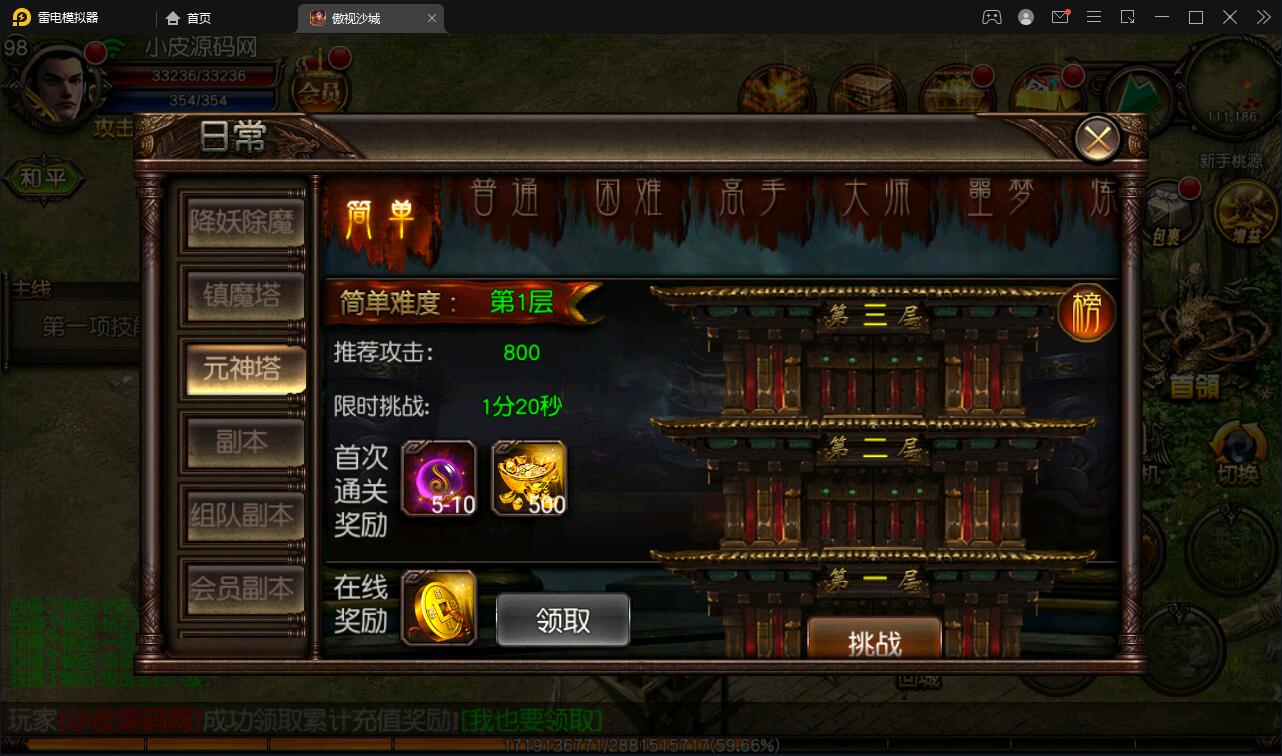Click the experience progress bar at the bottom
This screenshot has height=756, width=1282.
click(x=640, y=744)
